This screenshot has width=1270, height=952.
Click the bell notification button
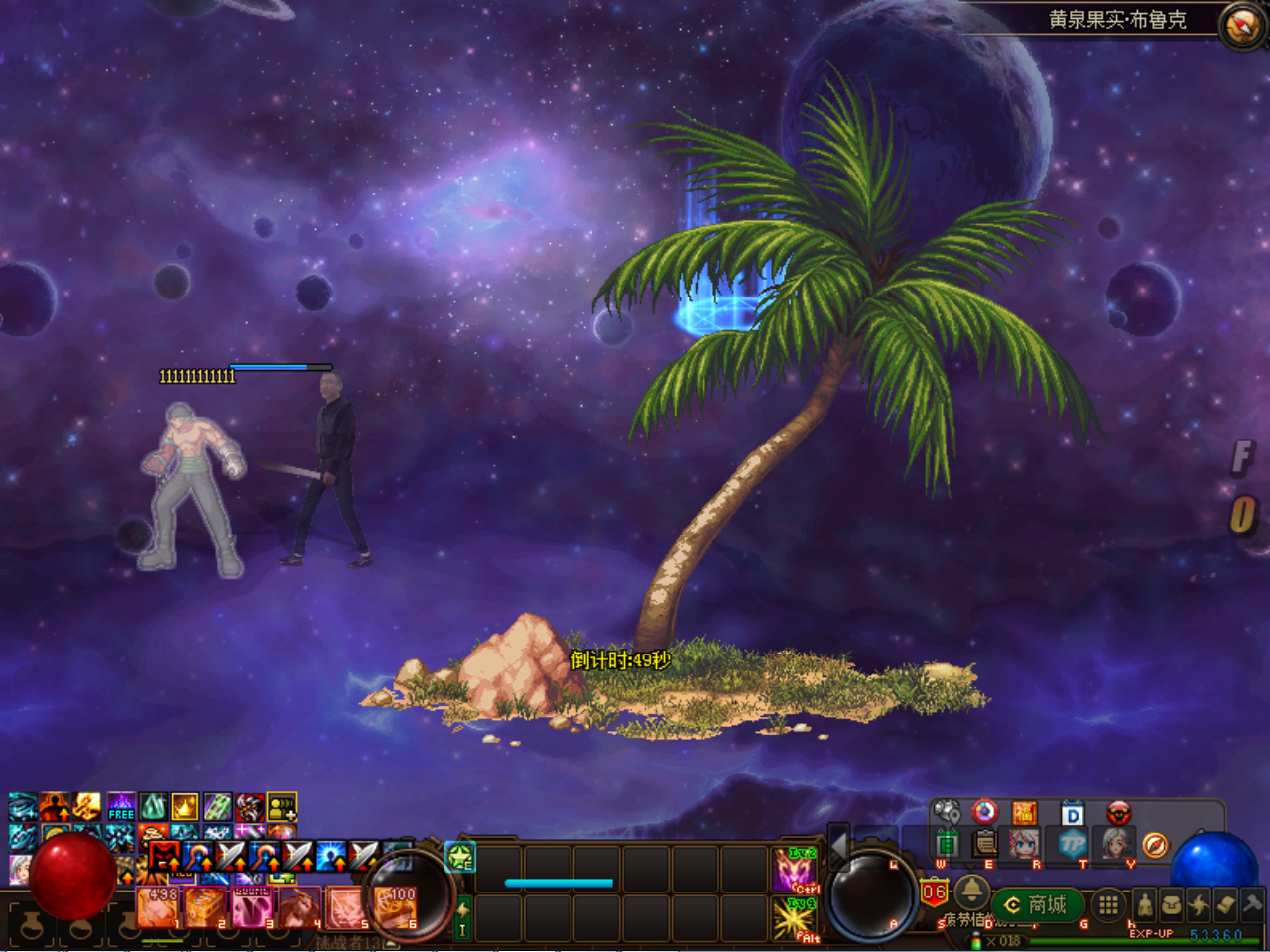[970, 890]
